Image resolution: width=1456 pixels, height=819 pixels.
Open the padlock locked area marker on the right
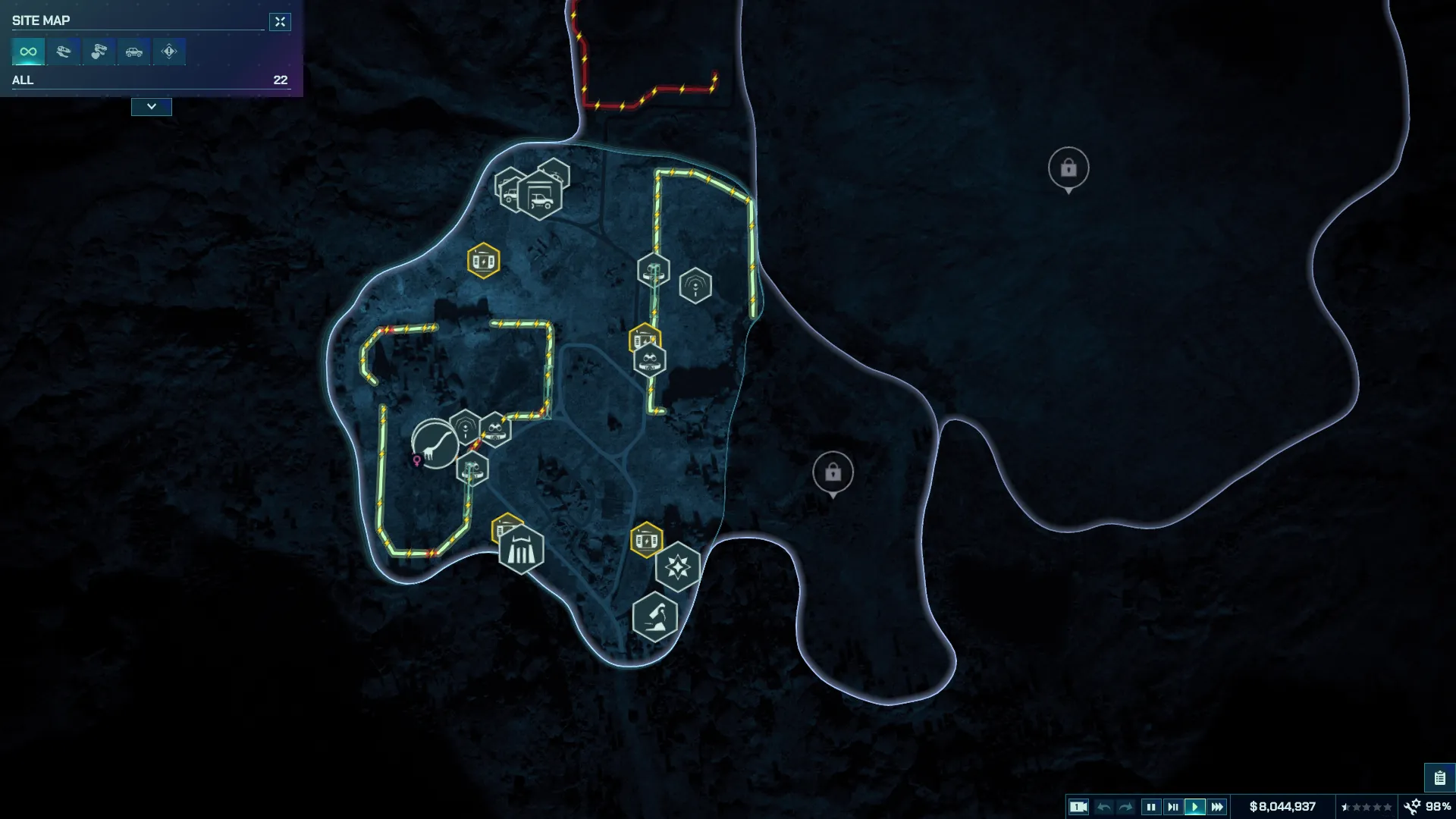pyautogui.click(x=1069, y=168)
